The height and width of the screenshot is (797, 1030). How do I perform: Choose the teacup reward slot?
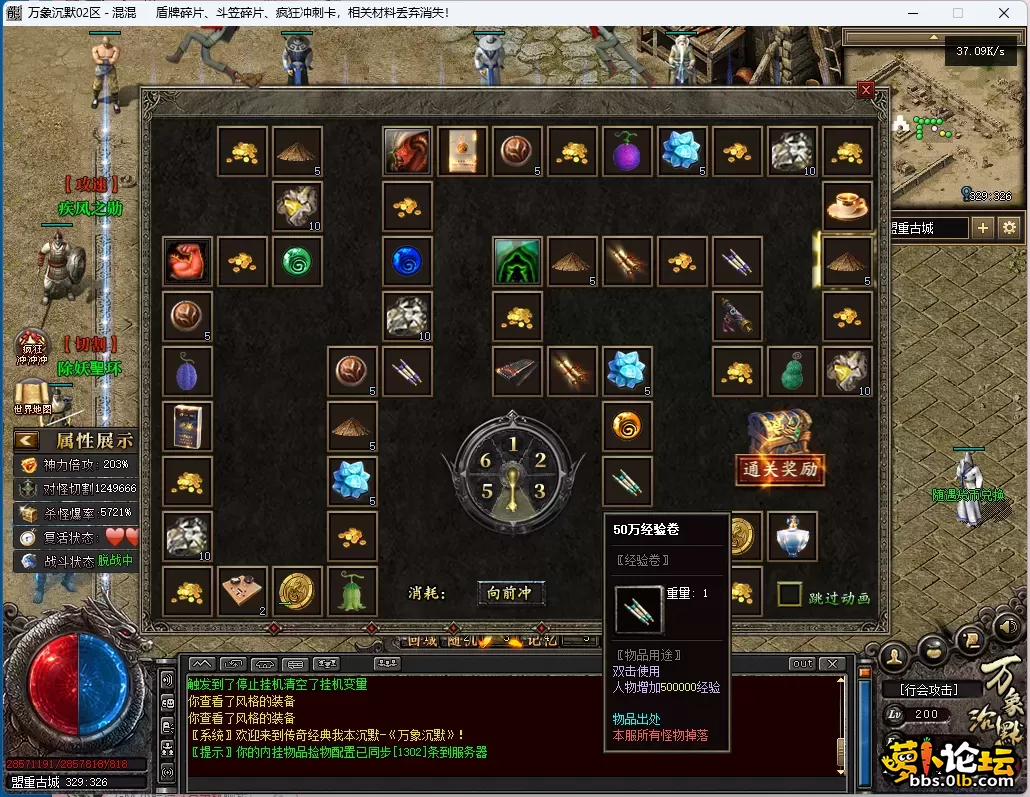click(847, 206)
